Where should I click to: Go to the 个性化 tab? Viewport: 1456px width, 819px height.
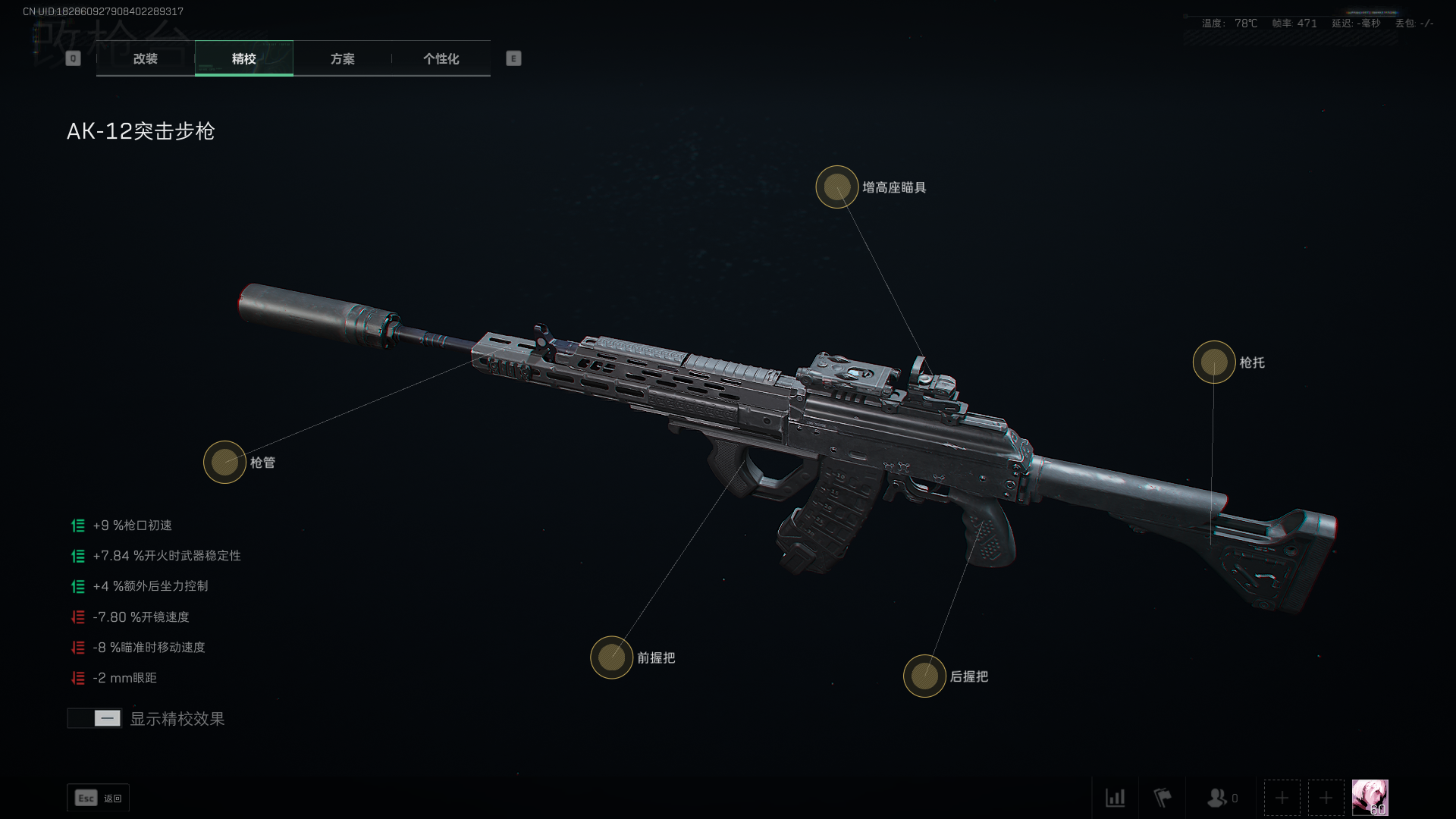pos(441,58)
